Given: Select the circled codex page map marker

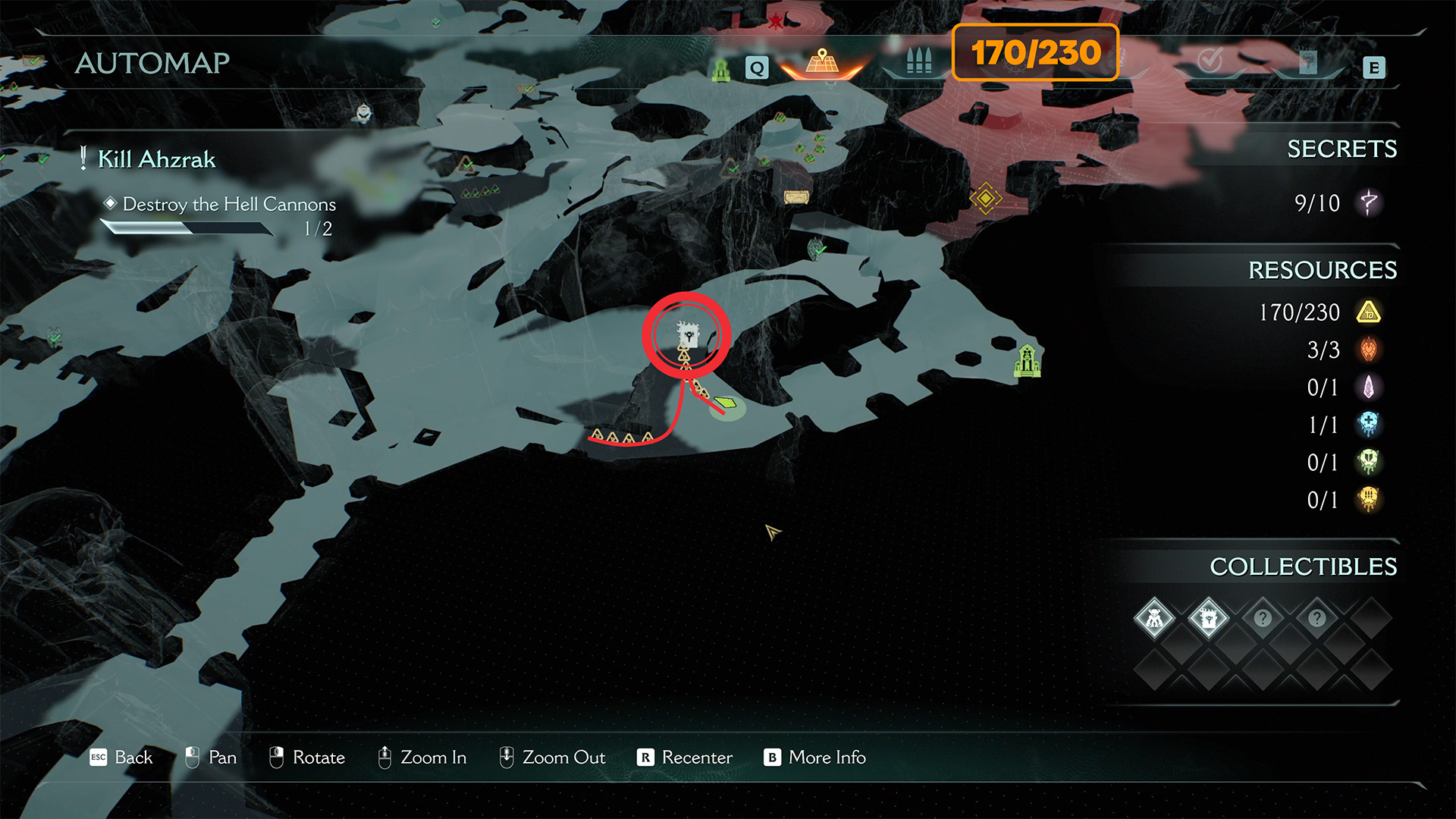Looking at the screenshot, I should coord(686,334).
